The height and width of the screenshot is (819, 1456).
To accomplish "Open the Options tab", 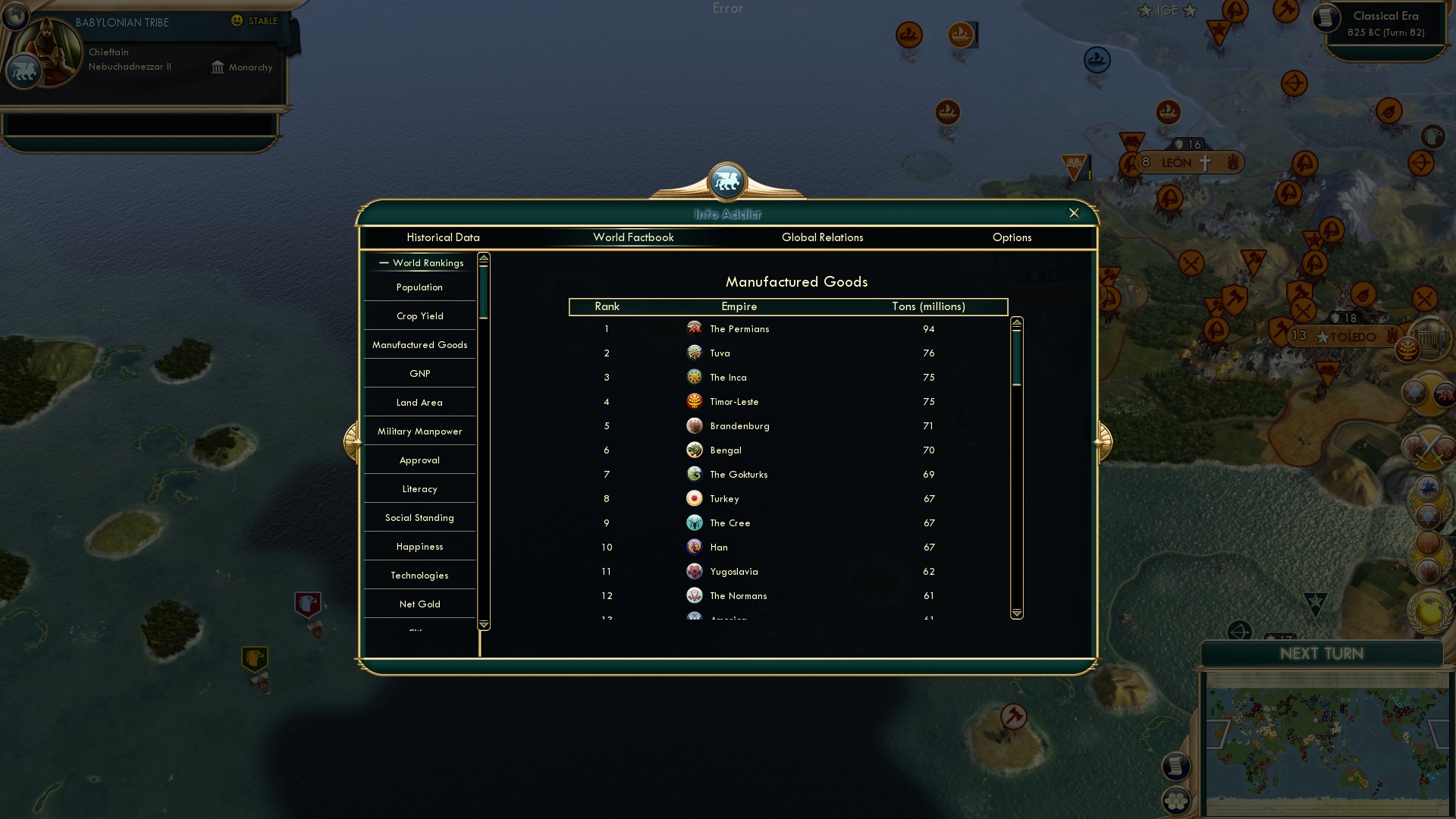I will [x=1012, y=237].
